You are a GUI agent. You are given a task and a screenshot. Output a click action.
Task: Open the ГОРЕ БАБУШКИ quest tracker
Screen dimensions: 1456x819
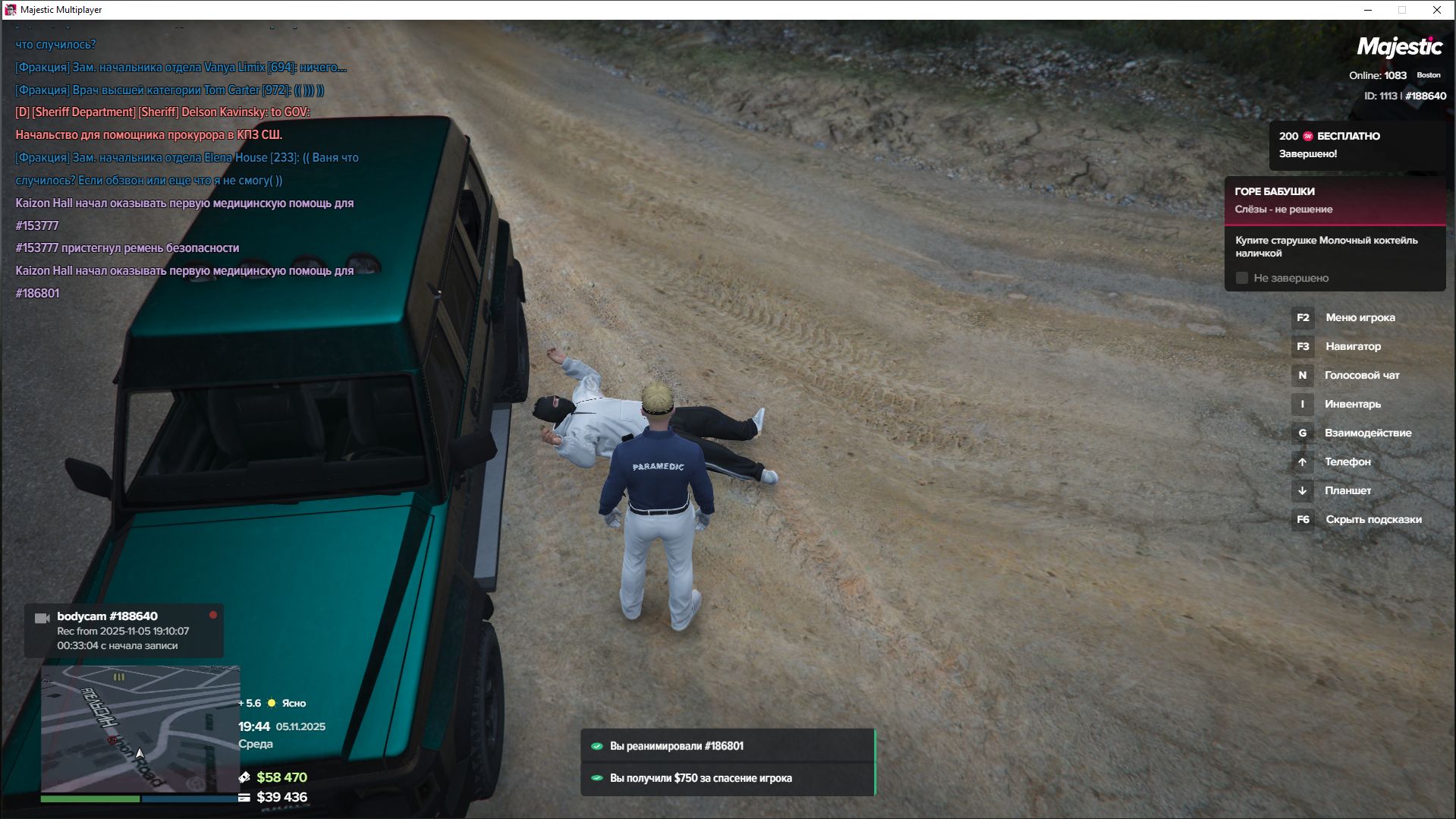[x=1334, y=200]
